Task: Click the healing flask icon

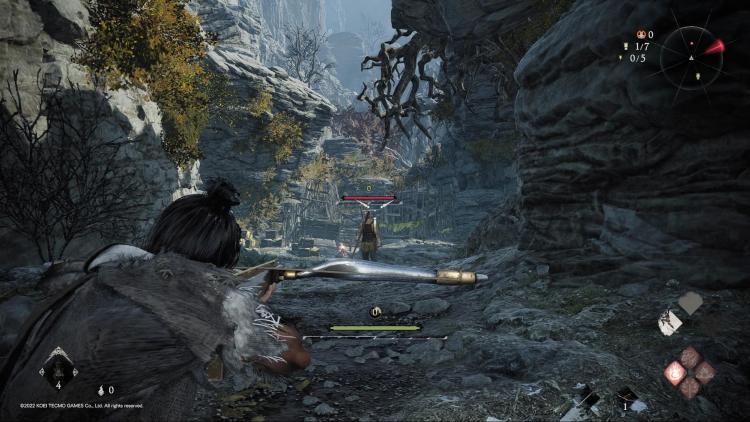Action: tap(101, 390)
